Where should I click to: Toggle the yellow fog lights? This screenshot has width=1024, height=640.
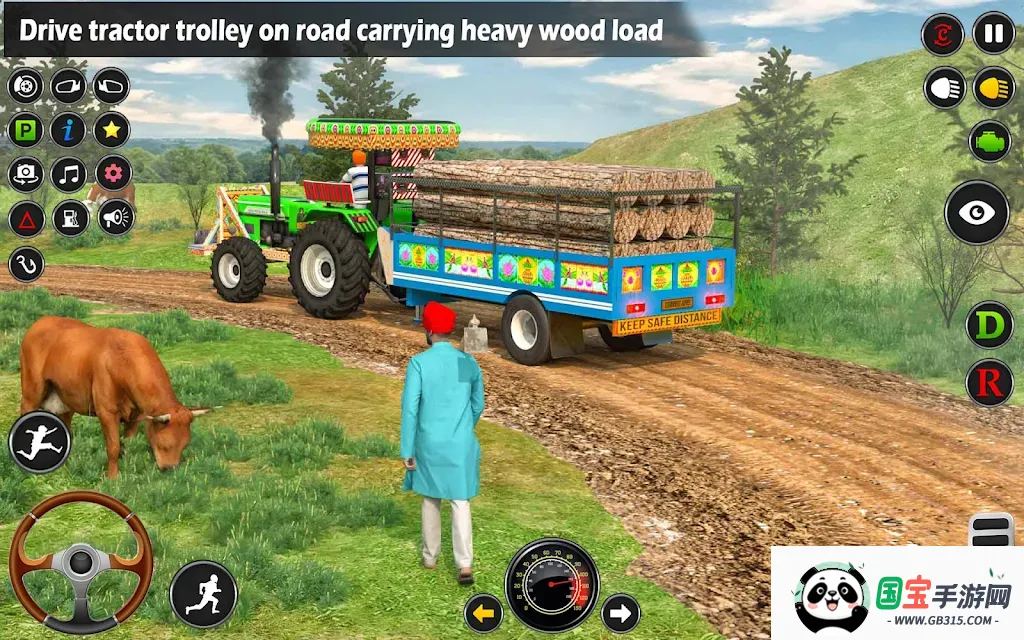click(x=993, y=88)
